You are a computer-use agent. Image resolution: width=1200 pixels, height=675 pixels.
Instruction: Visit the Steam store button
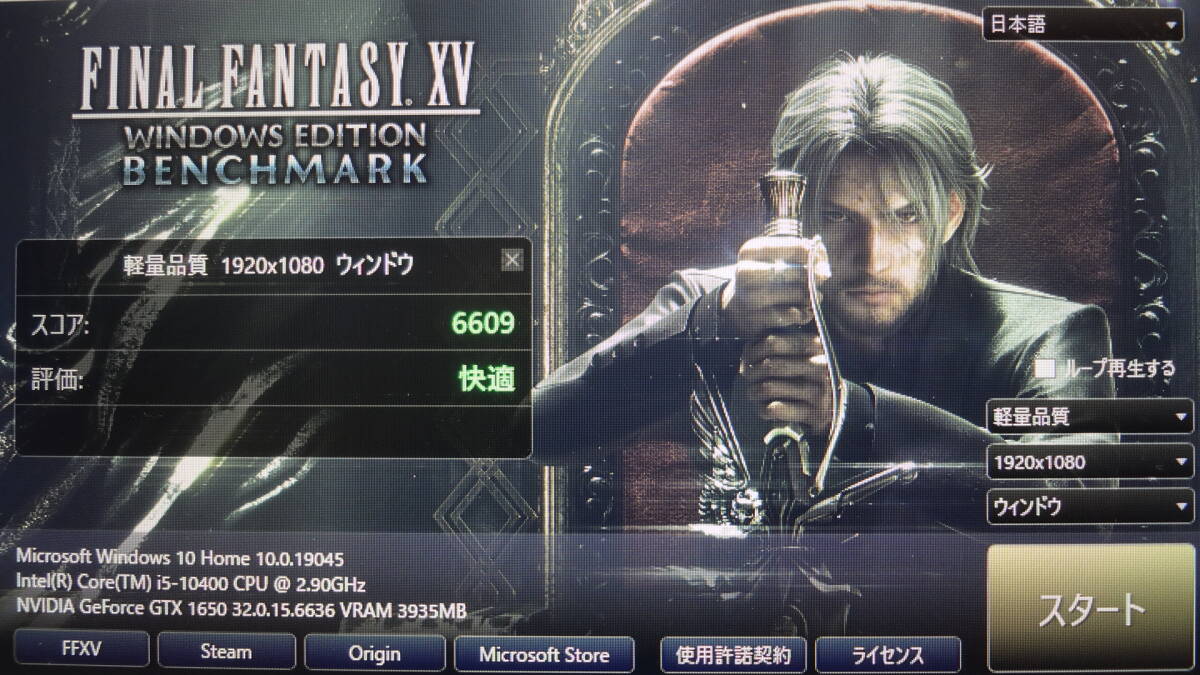click(226, 653)
